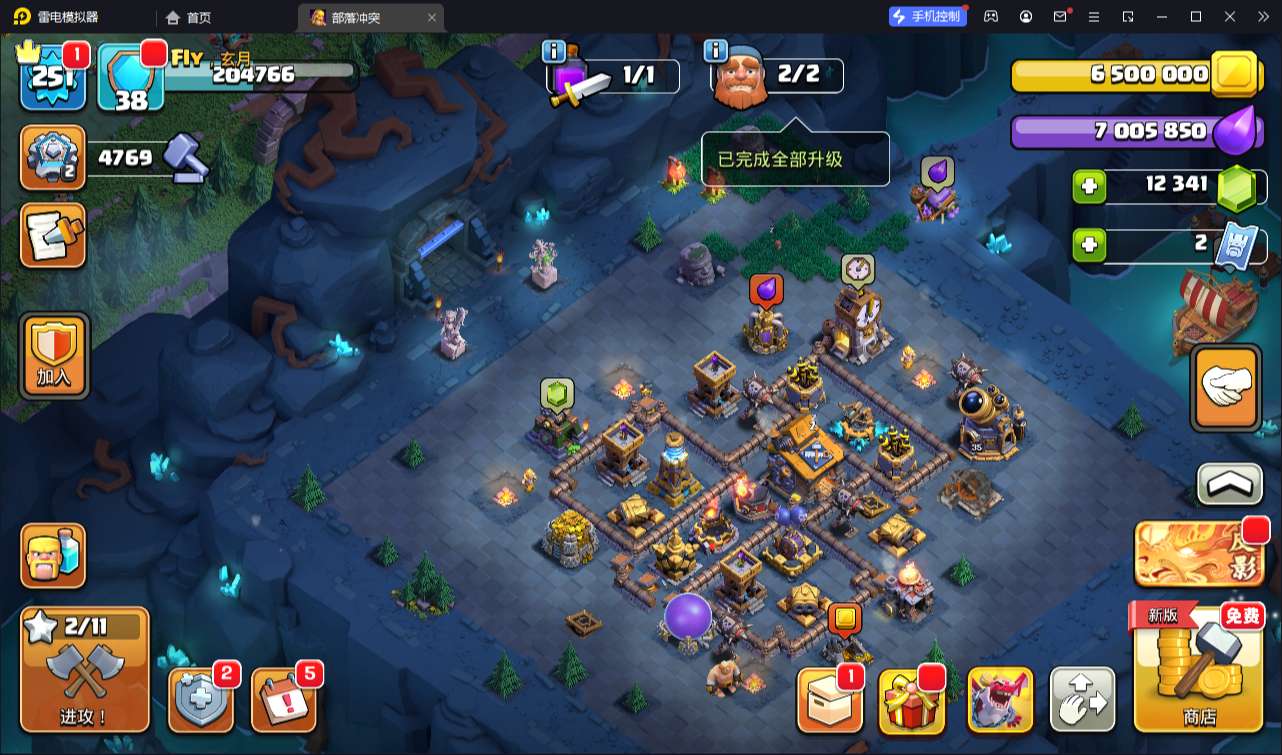This screenshot has width=1282, height=755.
Task: Open the pink dragon event icon
Action: tap(1000, 700)
